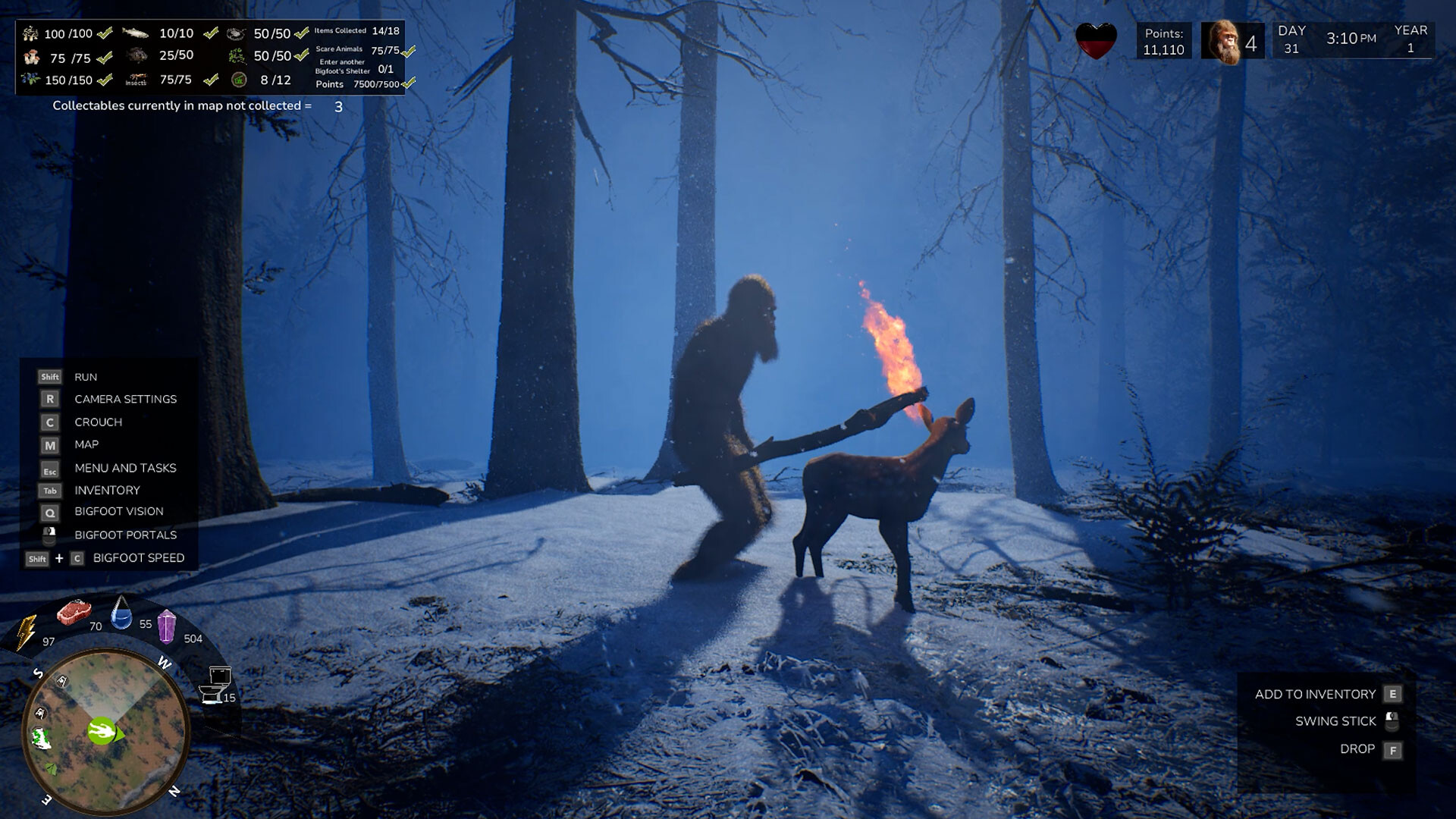The width and height of the screenshot is (1456, 819).
Task: Open MENU AND TASKS from the keybind list
Action: click(124, 468)
